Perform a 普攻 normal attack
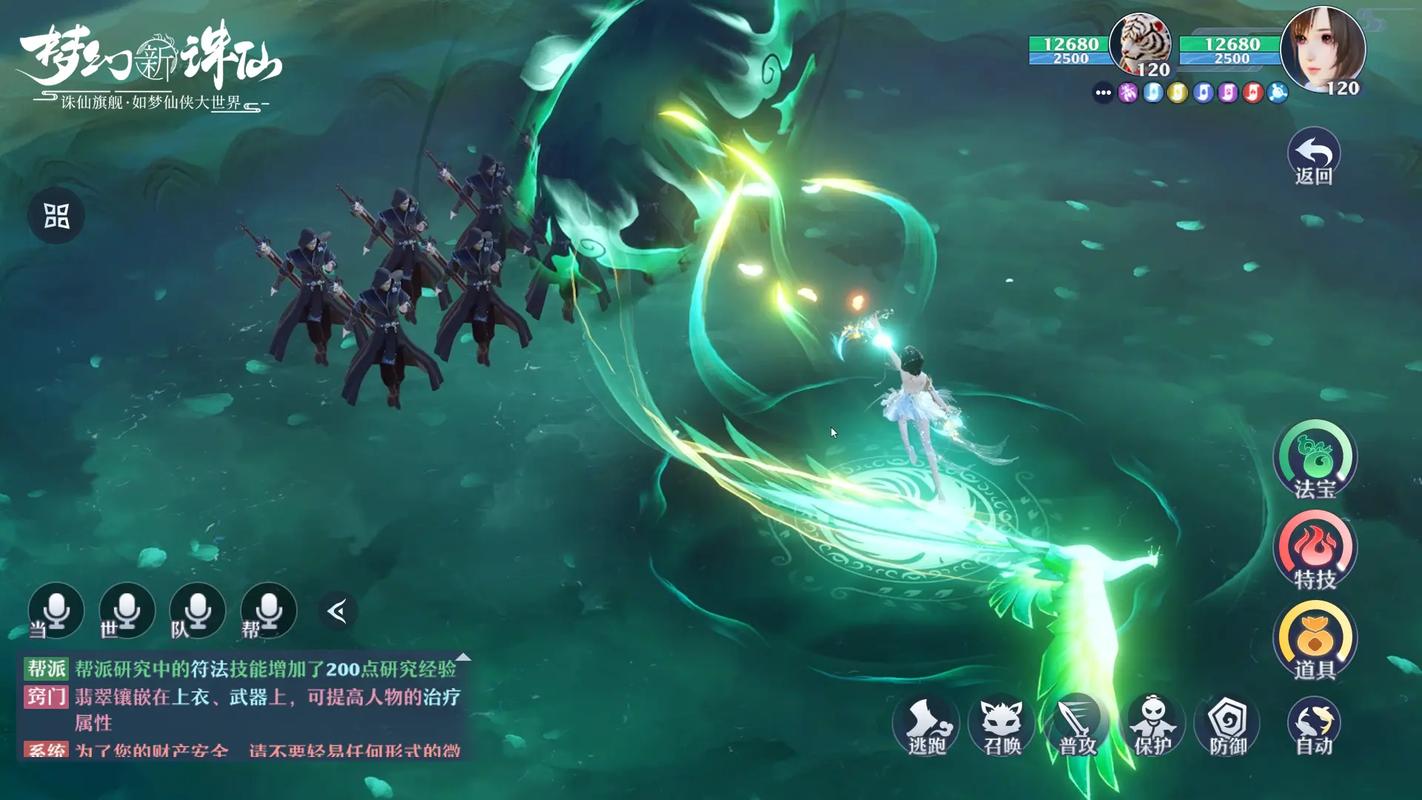 click(x=1078, y=724)
